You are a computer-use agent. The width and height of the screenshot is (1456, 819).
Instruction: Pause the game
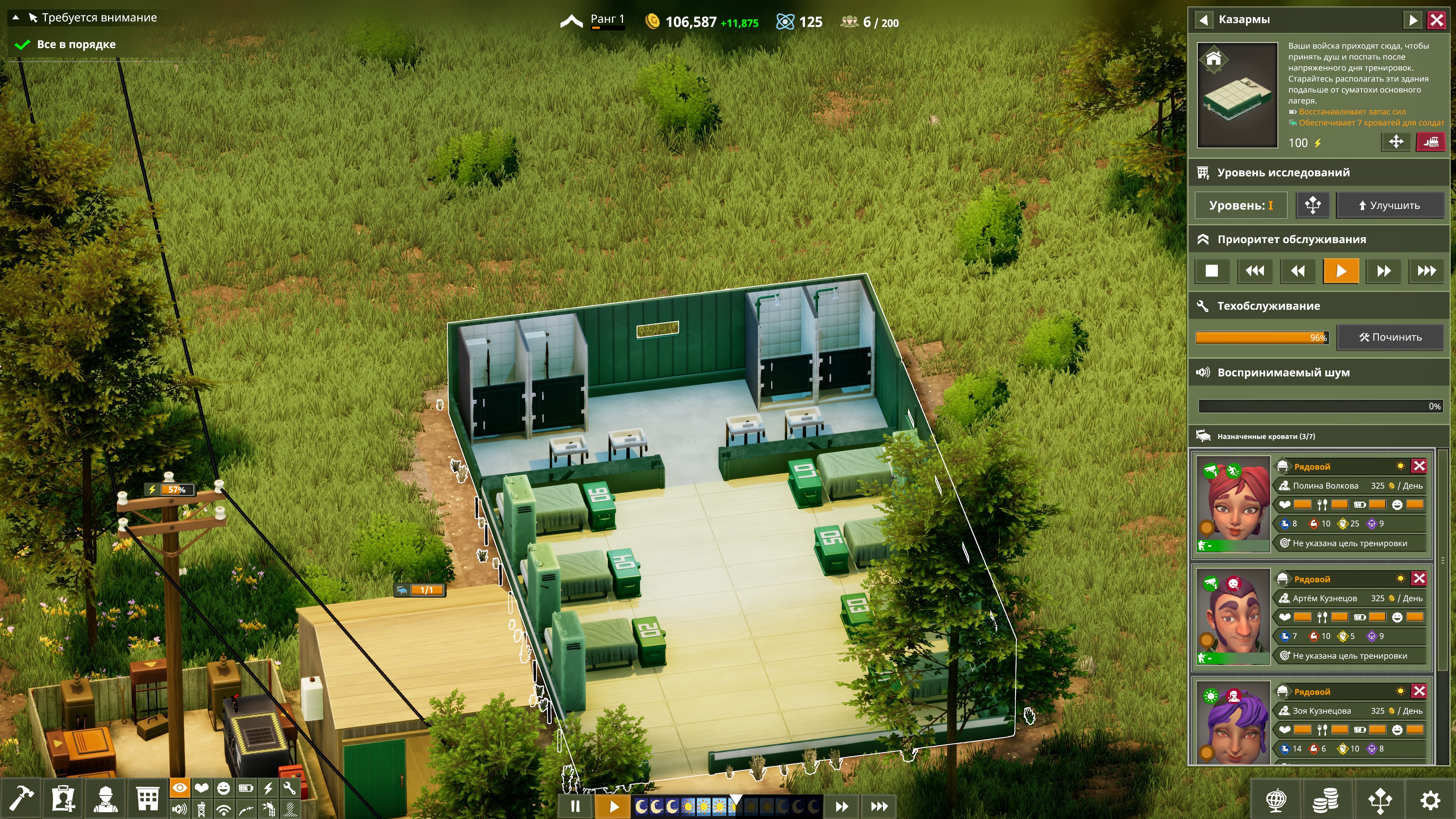tap(576, 806)
